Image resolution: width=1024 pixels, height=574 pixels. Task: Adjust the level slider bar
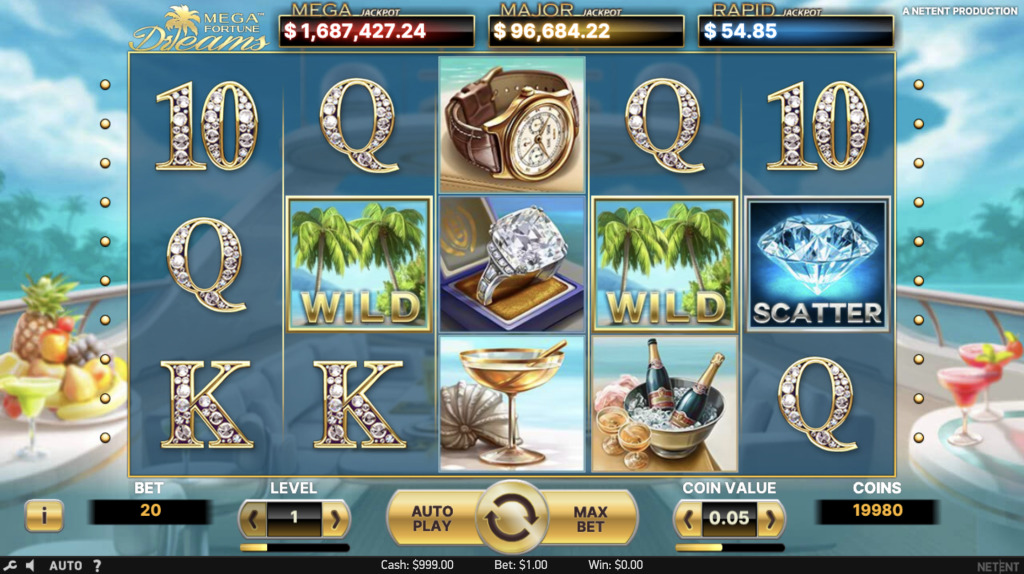click(x=294, y=548)
